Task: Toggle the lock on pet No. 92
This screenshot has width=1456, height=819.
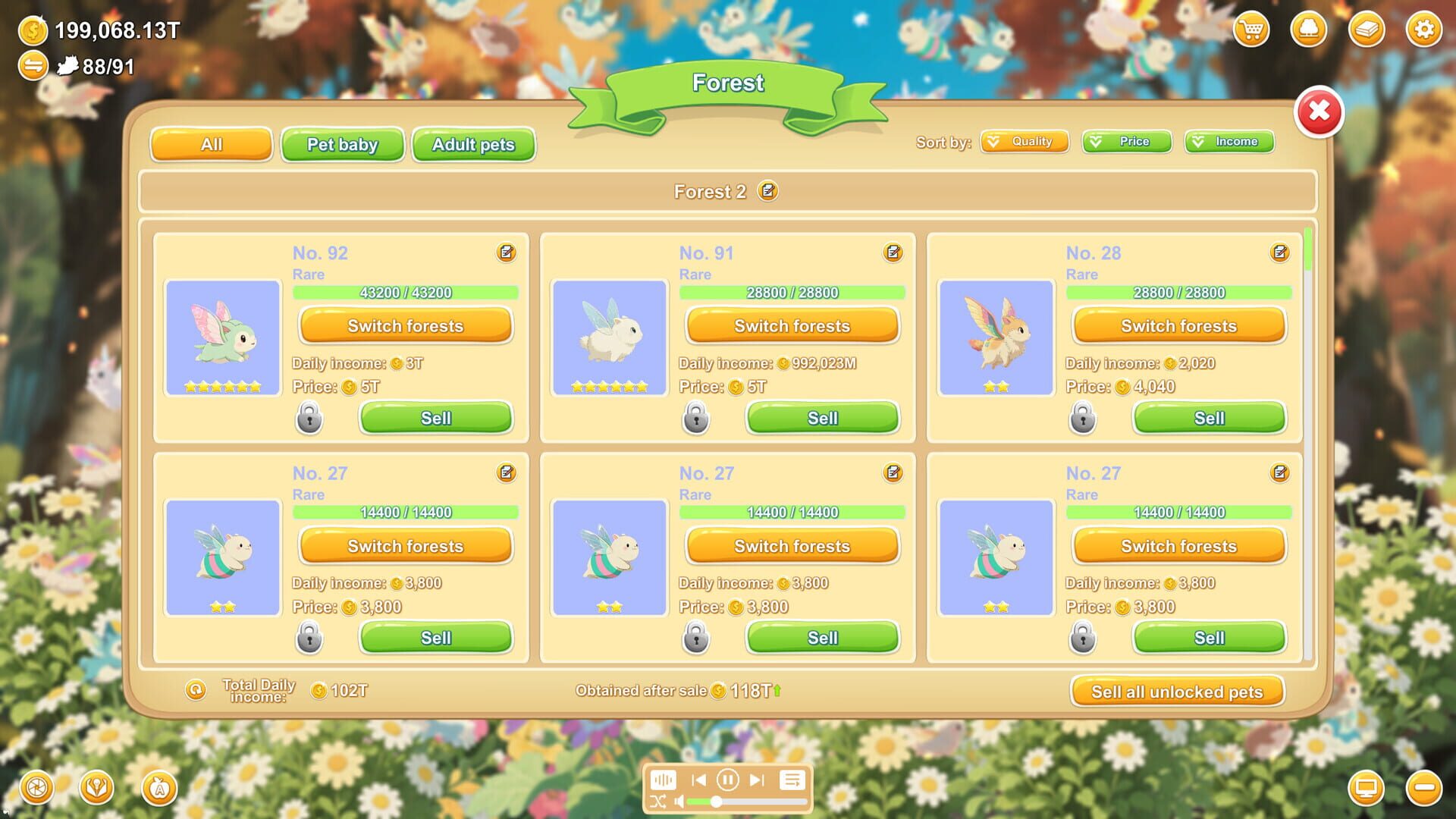Action: 309,418
